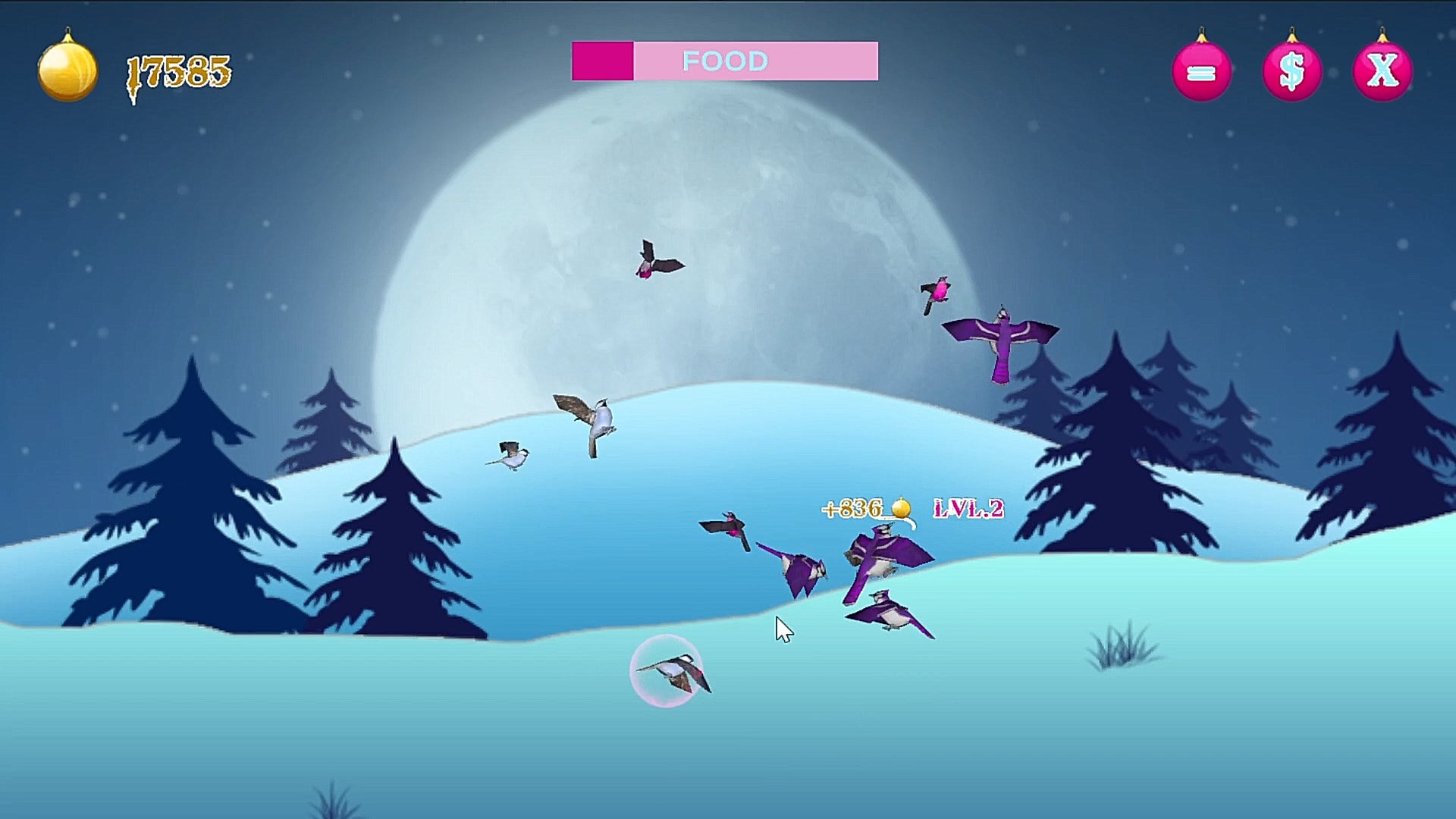Click the pink FOOD bar

click(x=725, y=61)
